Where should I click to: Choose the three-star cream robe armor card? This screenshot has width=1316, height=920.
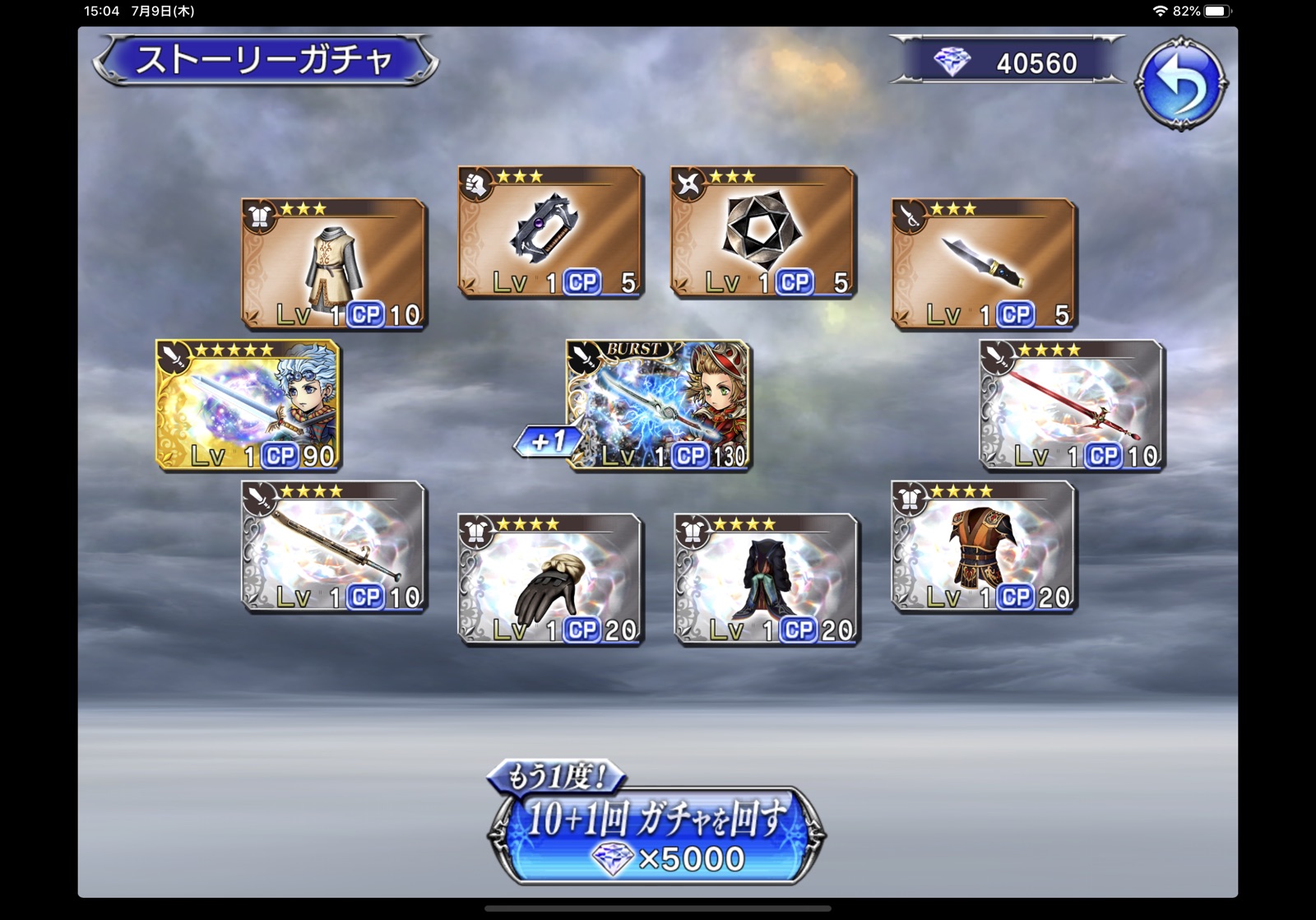[334, 263]
